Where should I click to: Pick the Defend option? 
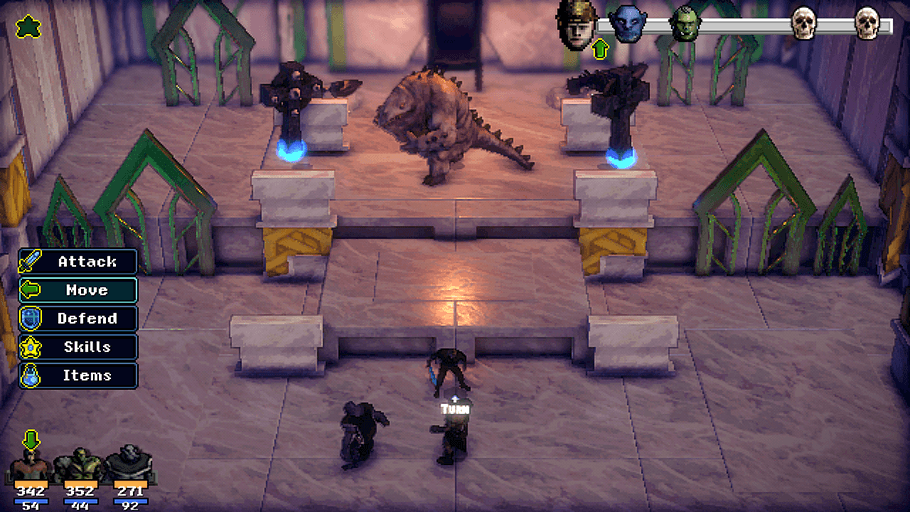point(78,319)
